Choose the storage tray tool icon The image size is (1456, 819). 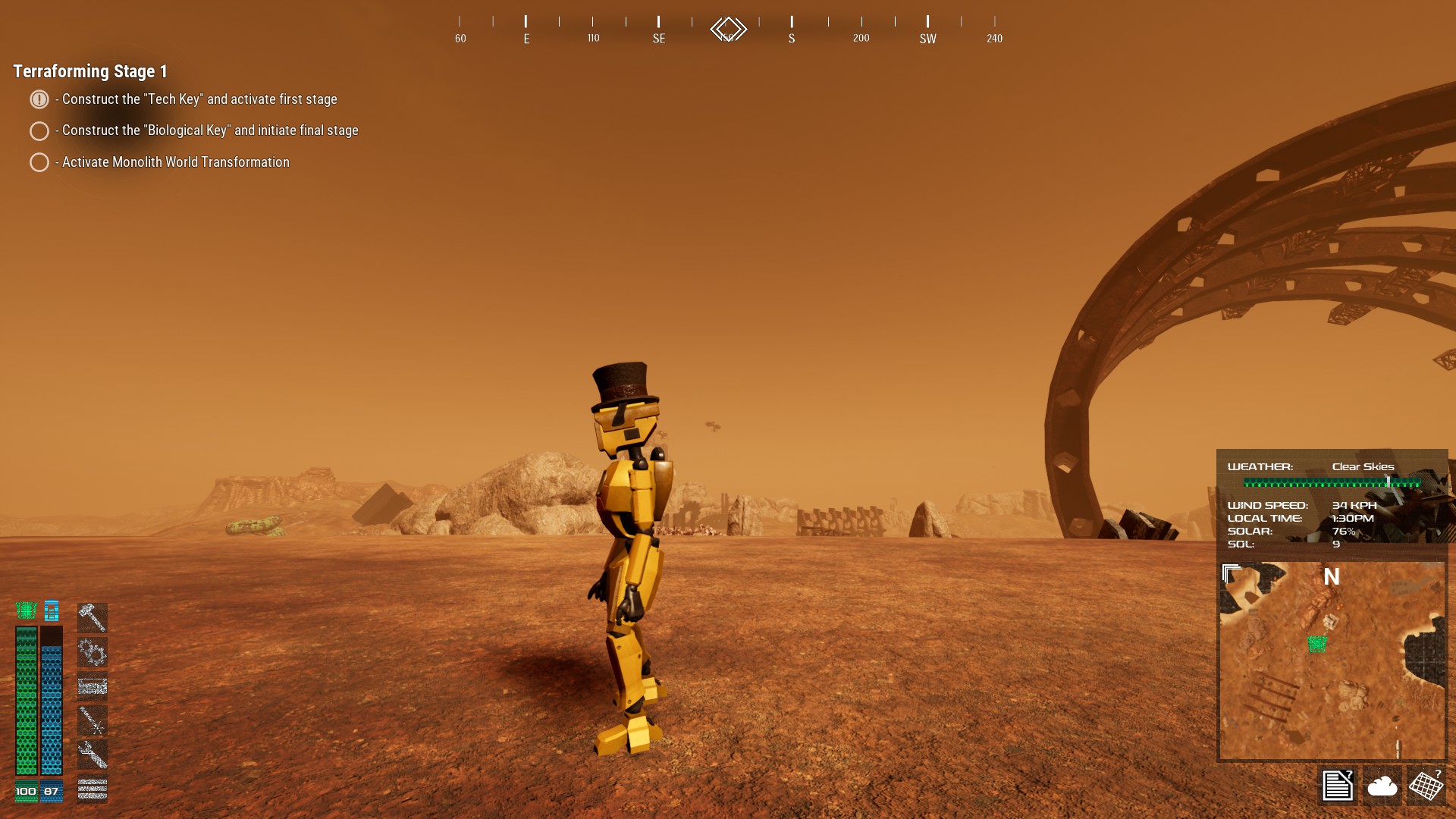click(93, 686)
